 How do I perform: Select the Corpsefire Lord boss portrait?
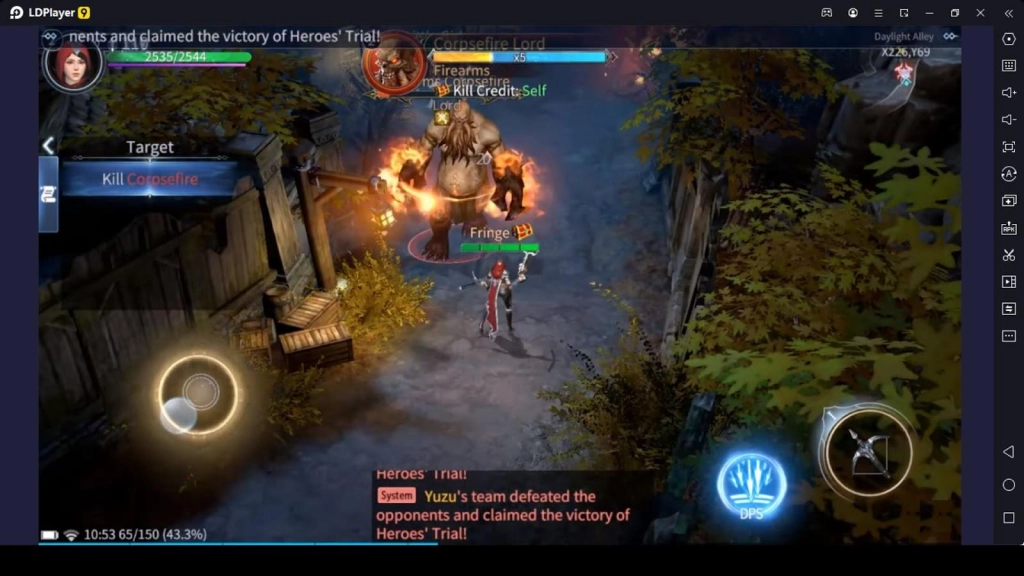click(x=393, y=63)
